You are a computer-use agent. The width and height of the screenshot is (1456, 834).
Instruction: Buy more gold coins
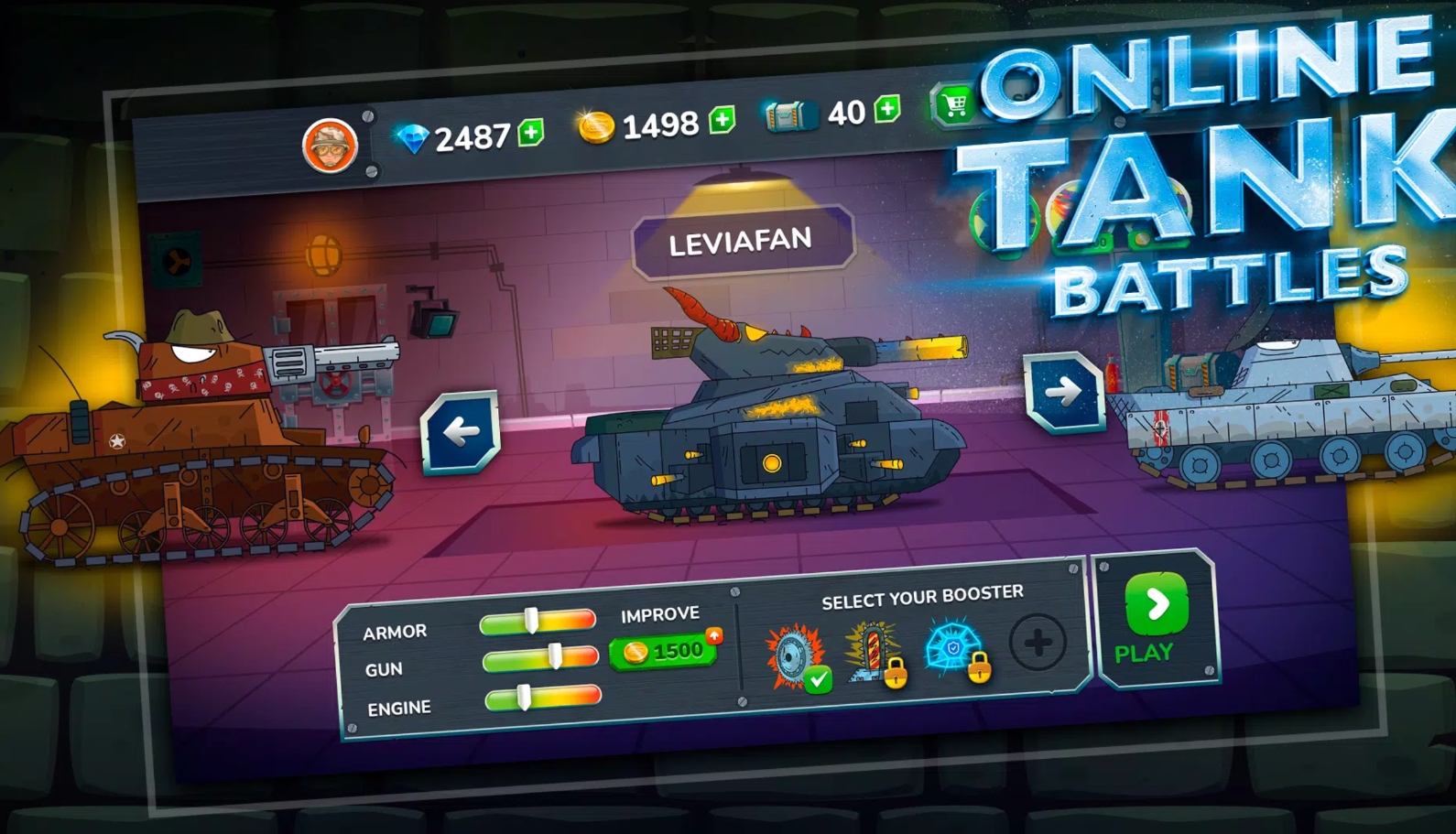(723, 119)
